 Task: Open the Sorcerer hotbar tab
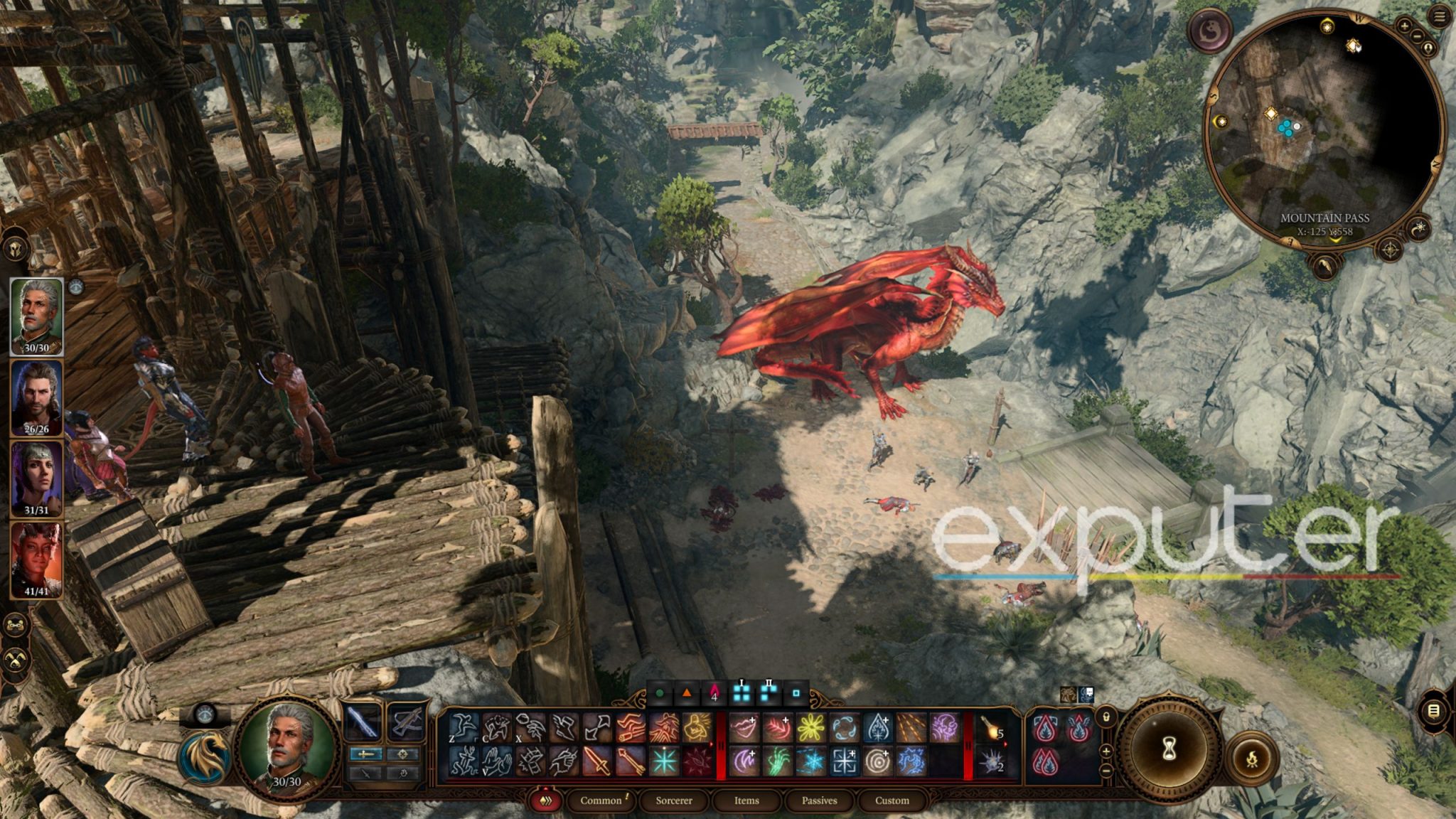point(673,801)
